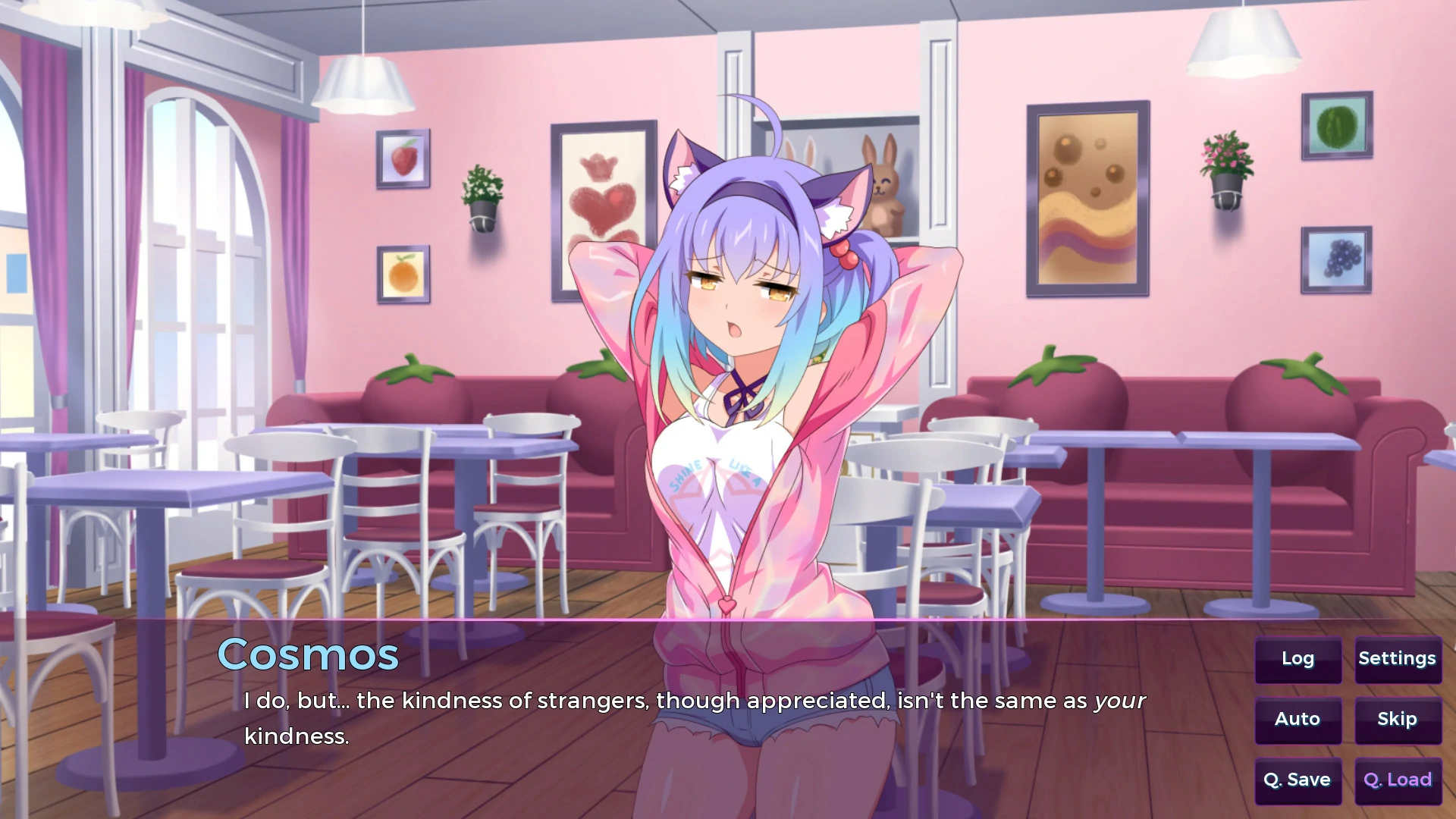The image size is (1456, 819).
Task: Enable Skip mode
Action: (x=1396, y=719)
